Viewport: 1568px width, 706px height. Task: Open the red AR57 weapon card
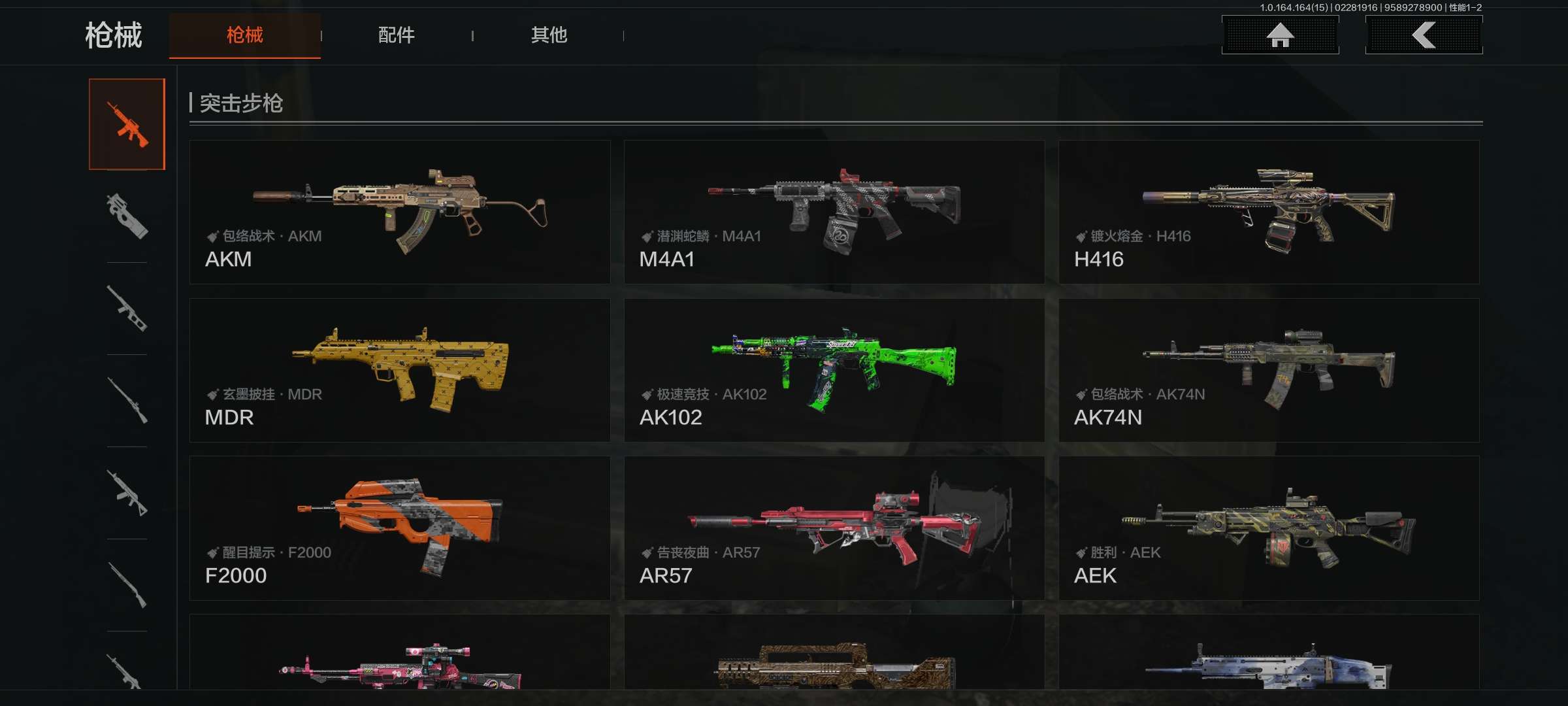pos(834,528)
